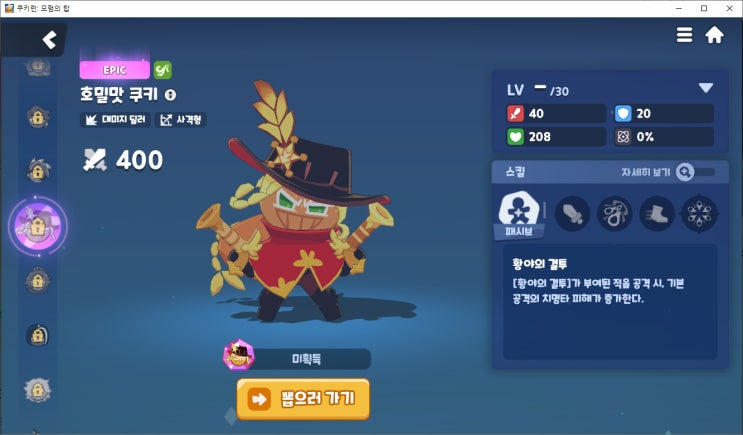Screen dimensions: 743x435
Task: Select the sword basic attack skill icon
Action: tap(572, 213)
